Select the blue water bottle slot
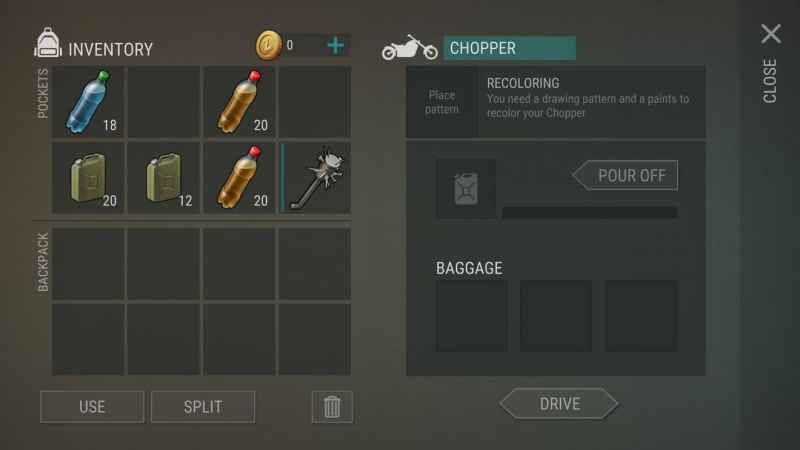This screenshot has width=800, height=450. [x=88, y=102]
